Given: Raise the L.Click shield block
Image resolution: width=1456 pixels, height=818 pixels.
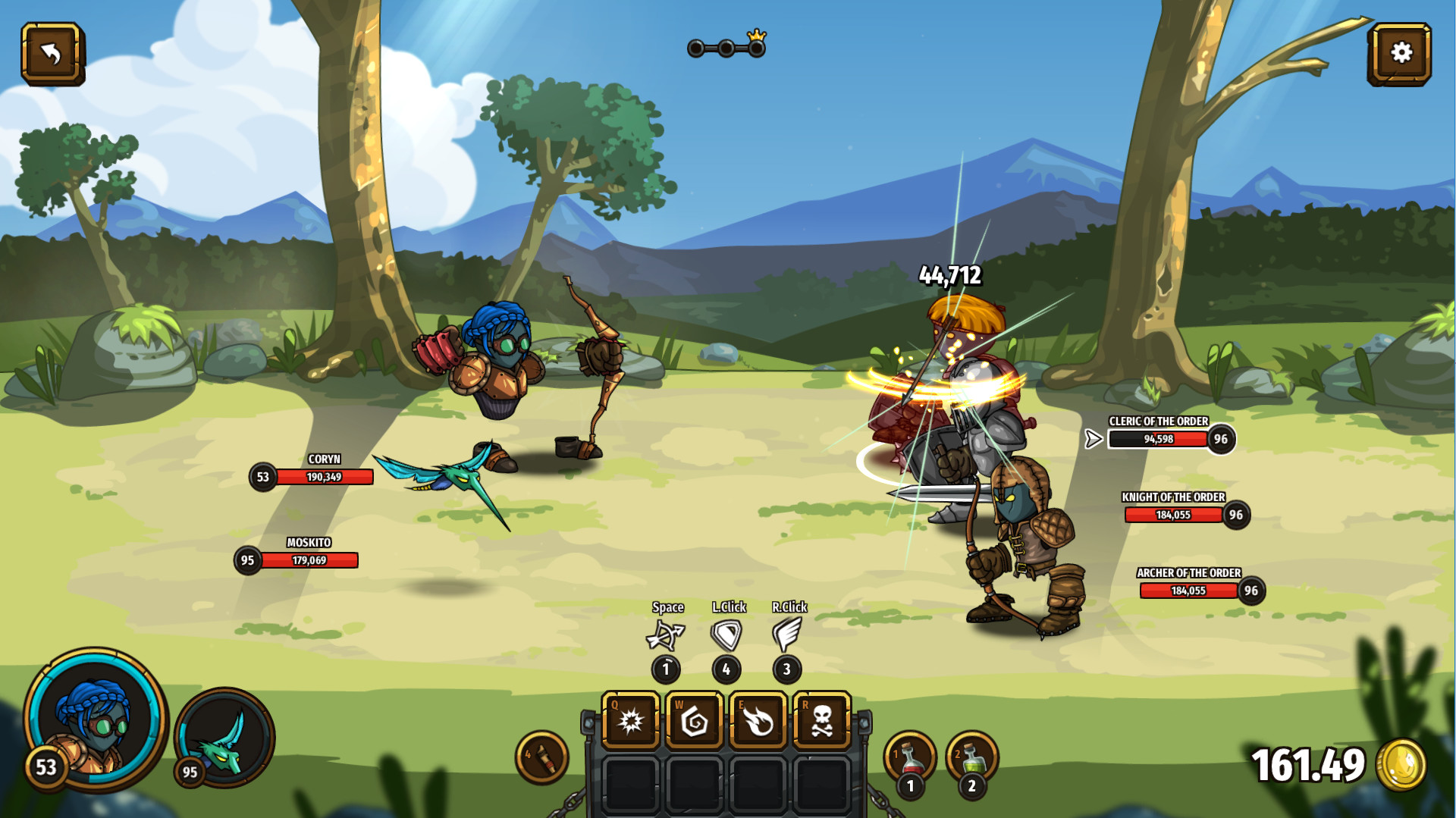Looking at the screenshot, I should tap(726, 634).
